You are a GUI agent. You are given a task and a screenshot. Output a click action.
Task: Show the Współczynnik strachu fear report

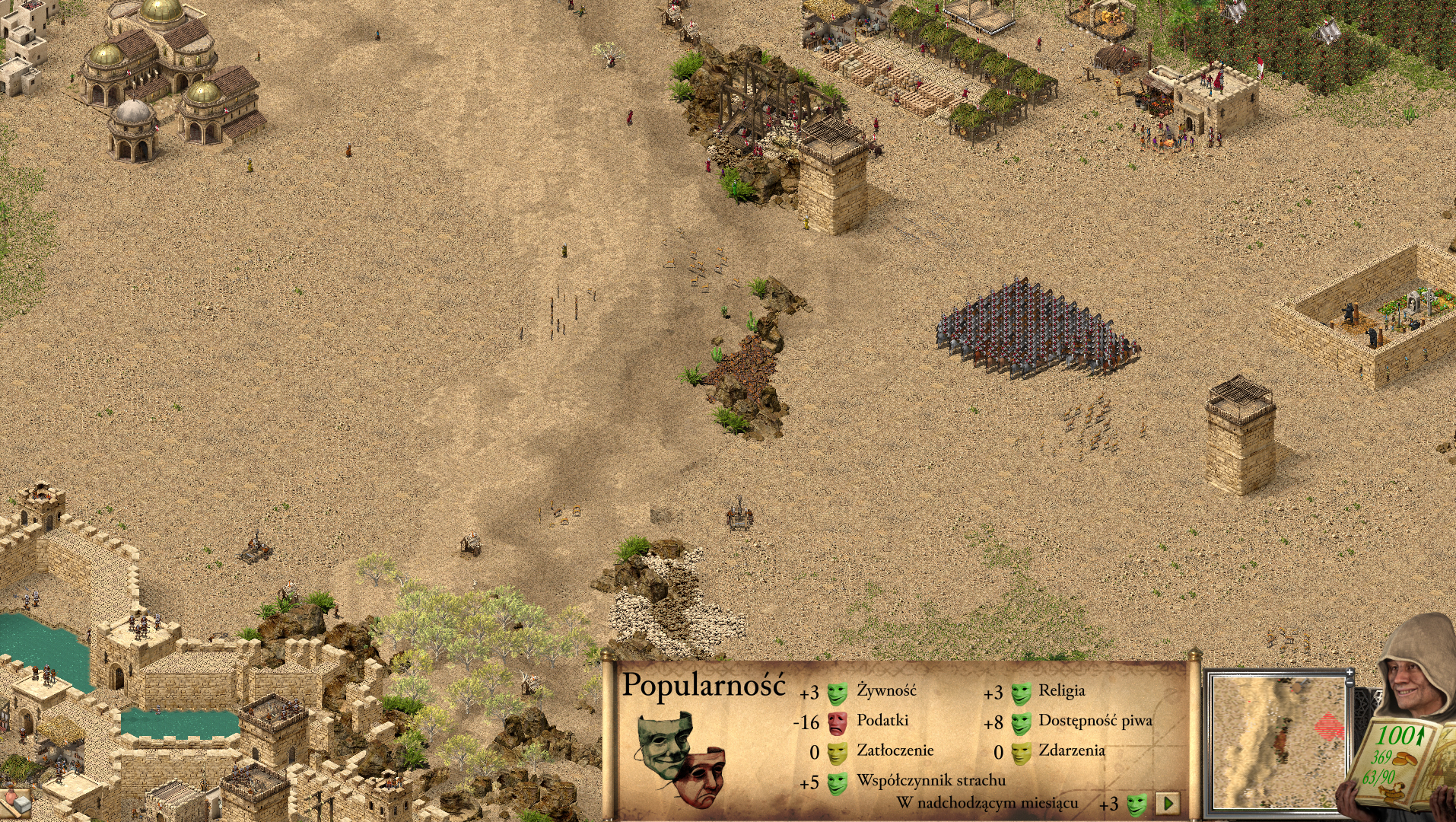click(930, 781)
